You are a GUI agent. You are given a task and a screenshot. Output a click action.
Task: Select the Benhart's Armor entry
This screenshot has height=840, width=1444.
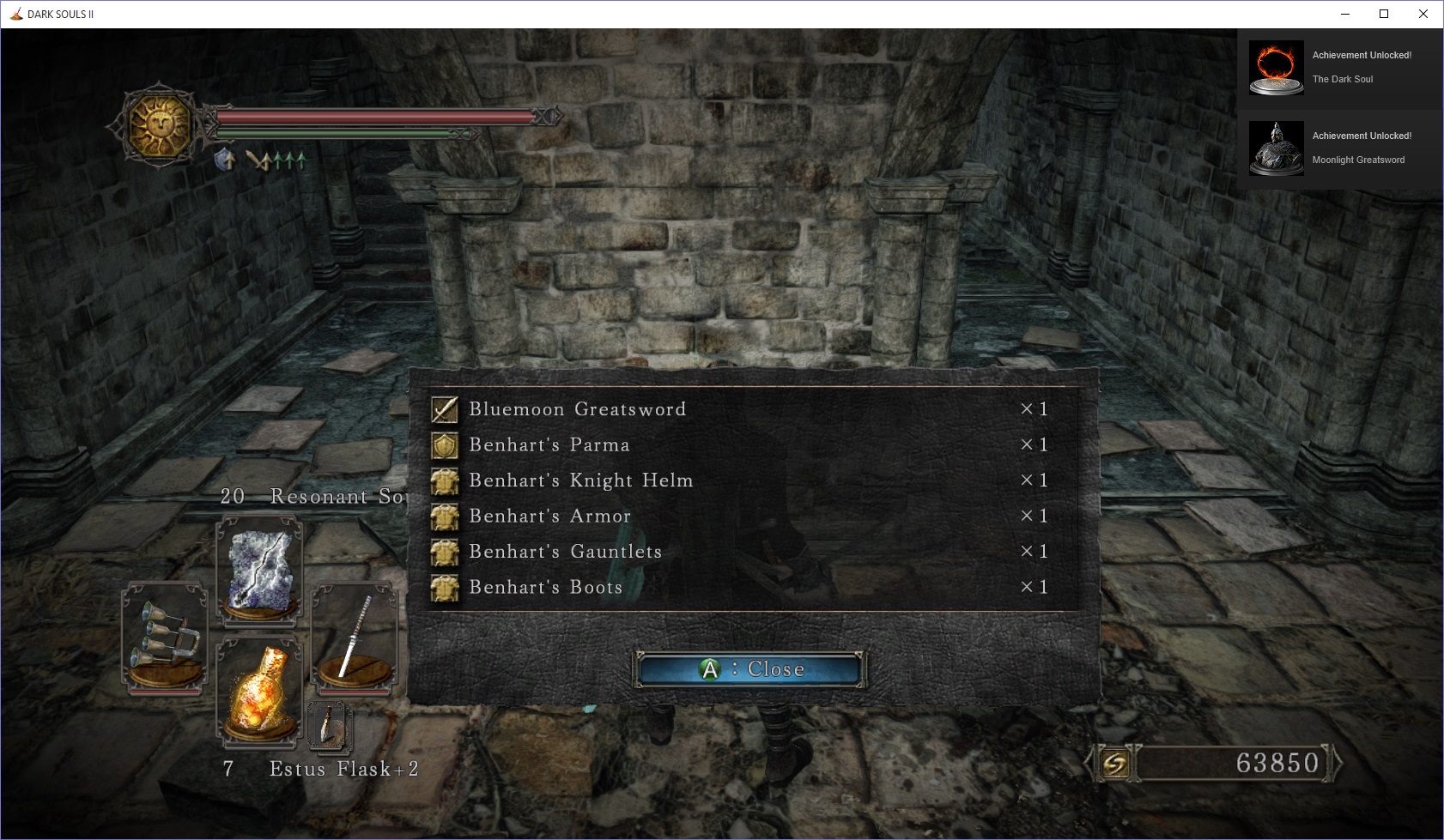point(549,517)
